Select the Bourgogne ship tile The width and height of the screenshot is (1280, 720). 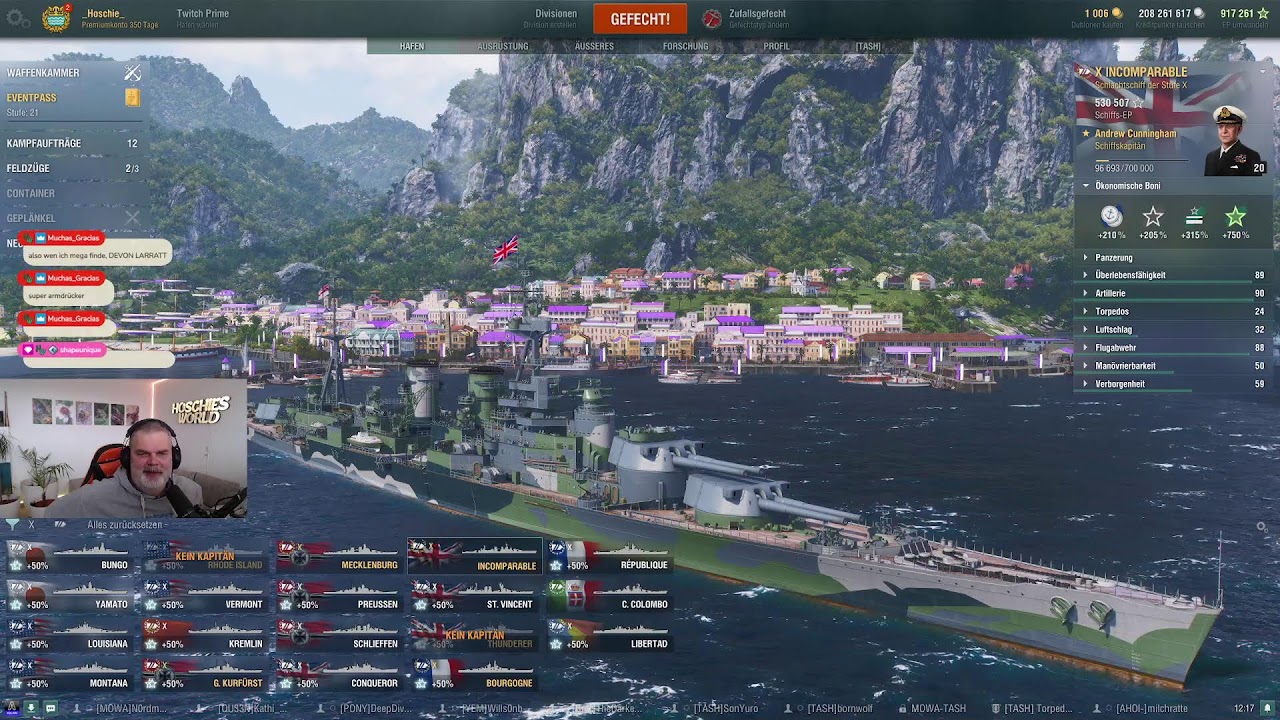tap(474, 676)
